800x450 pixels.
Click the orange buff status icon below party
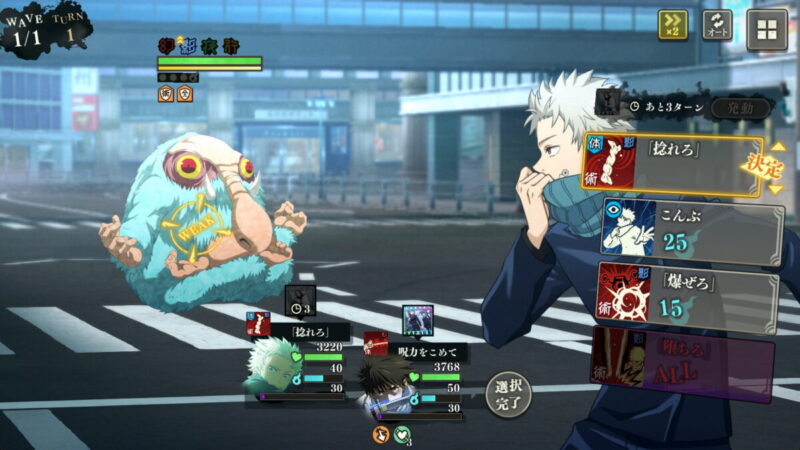tap(381, 434)
